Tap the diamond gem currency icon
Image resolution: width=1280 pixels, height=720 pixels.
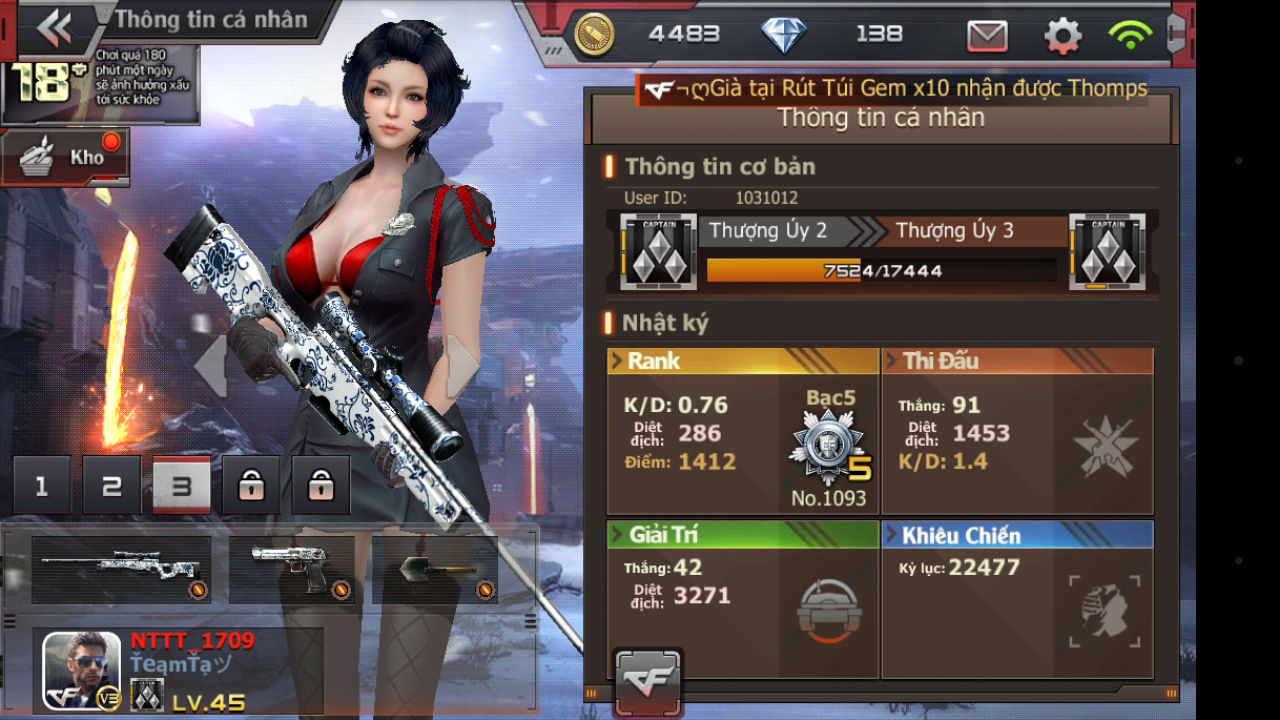[784, 36]
